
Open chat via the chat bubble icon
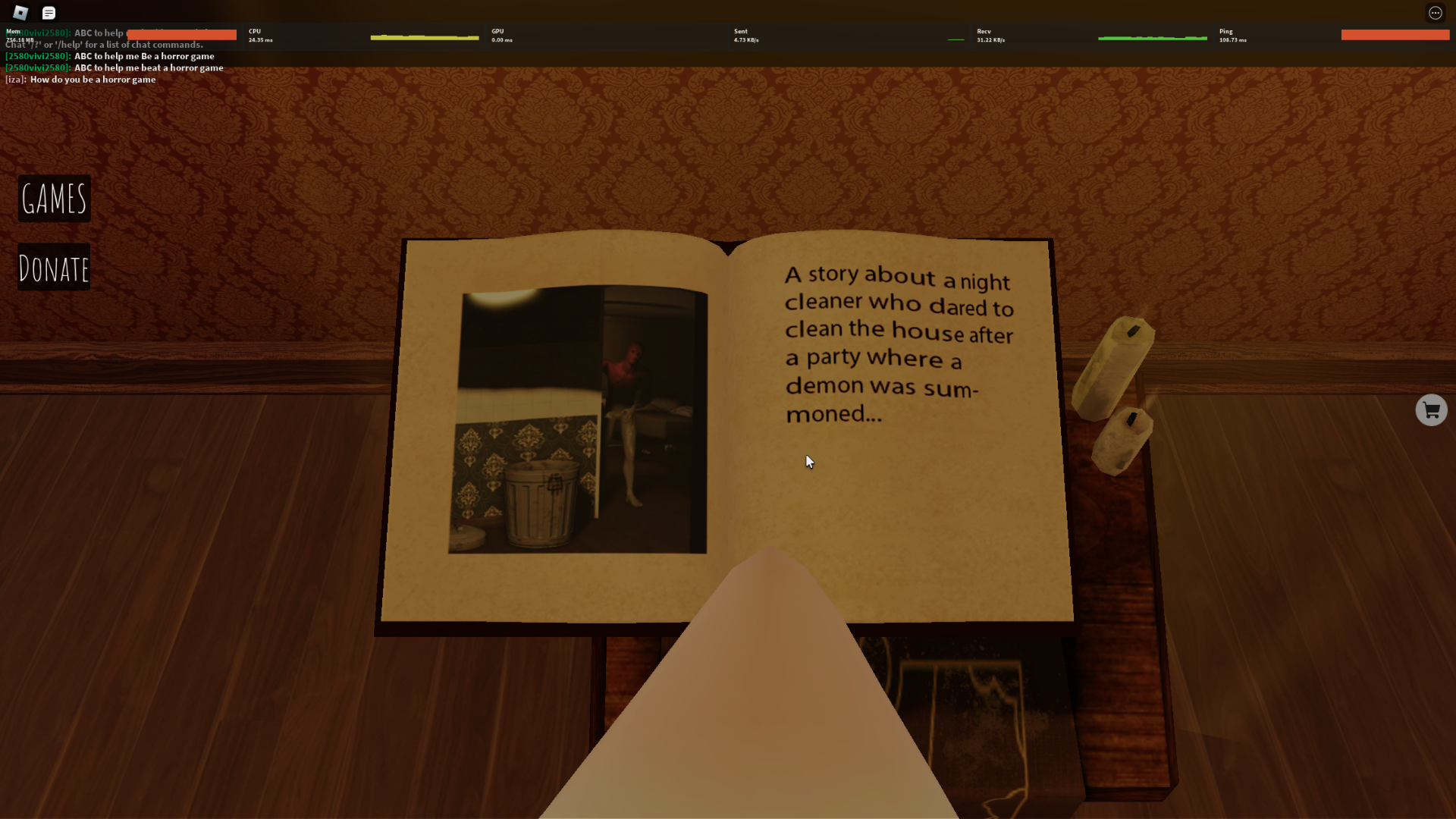pyautogui.click(x=49, y=12)
